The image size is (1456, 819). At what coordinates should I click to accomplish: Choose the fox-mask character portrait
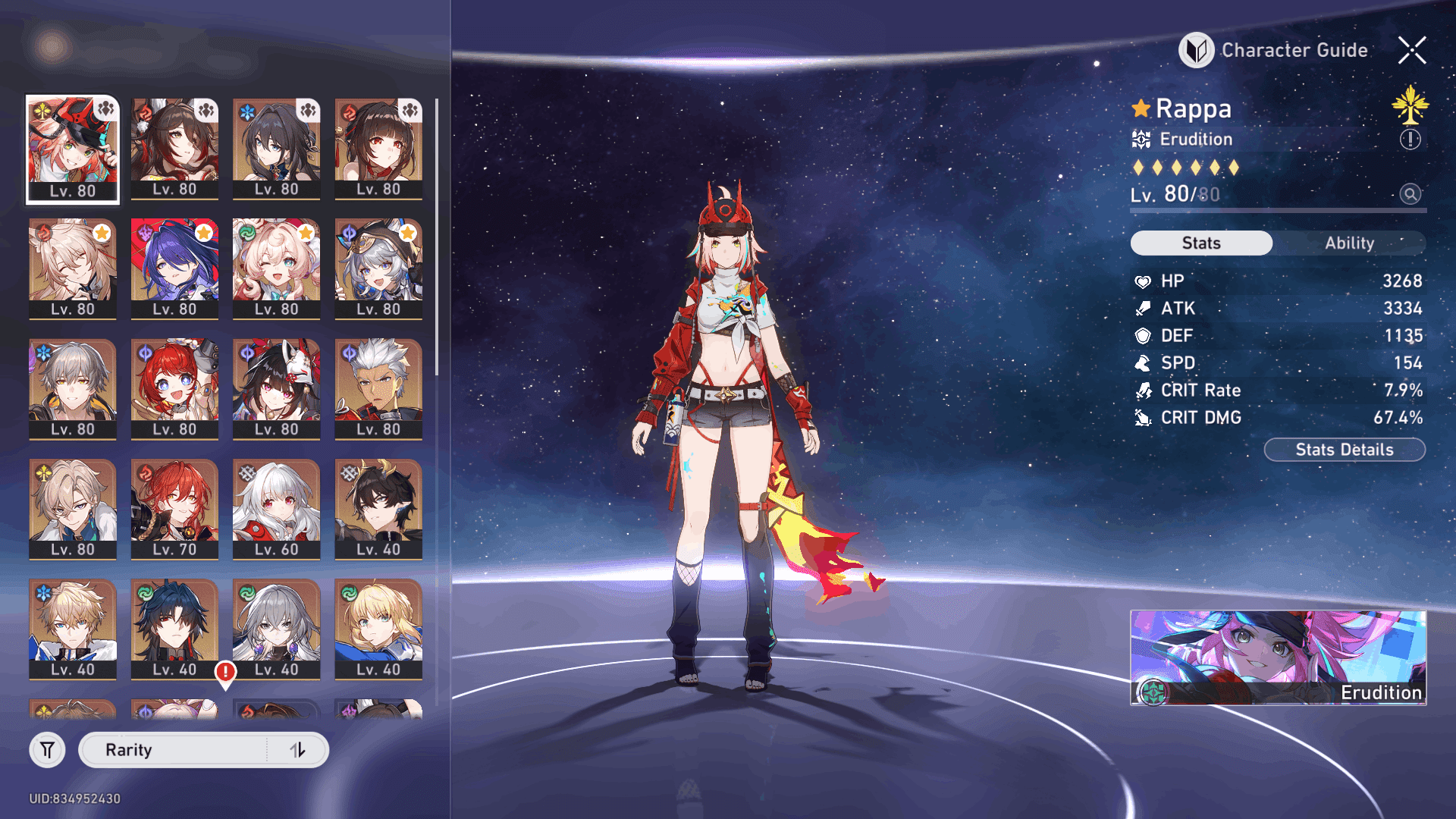tap(276, 389)
